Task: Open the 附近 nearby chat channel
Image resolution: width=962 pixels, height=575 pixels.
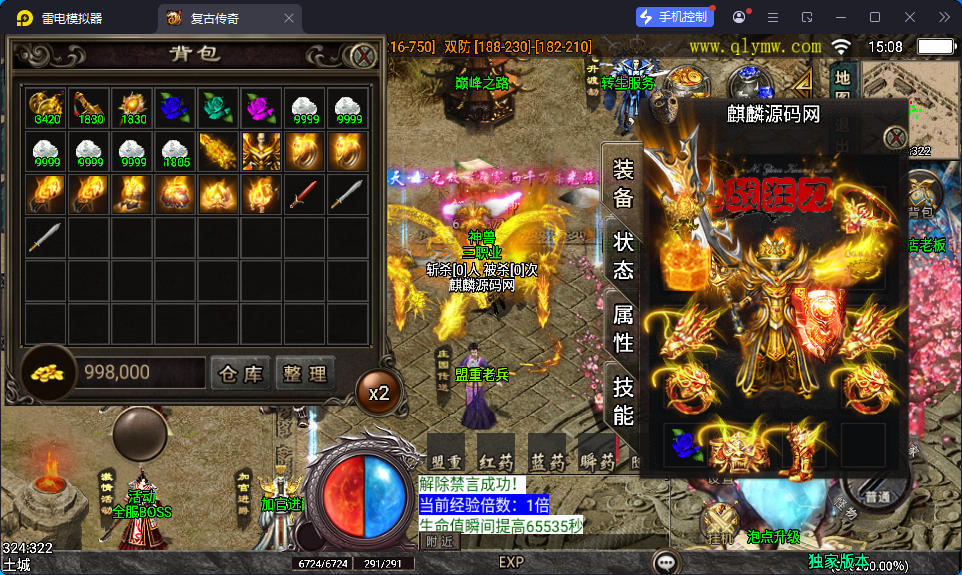Action: pyautogui.click(x=439, y=542)
